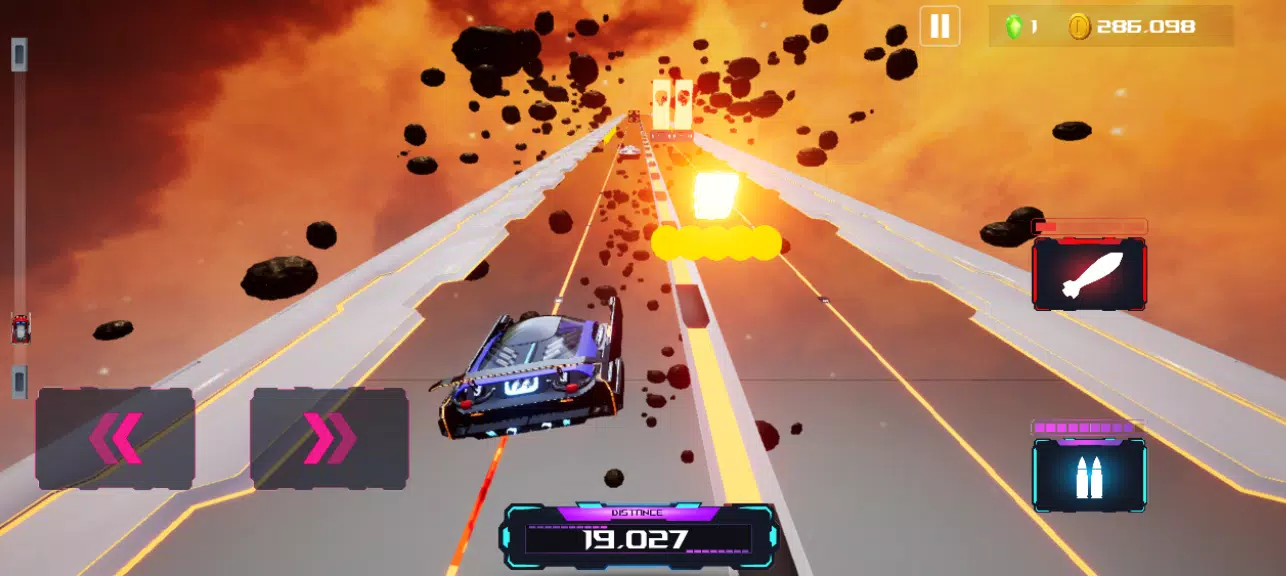This screenshot has height=576, width=1286.
Task: Steer right with the right arrow button
Action: coord(329,438)
